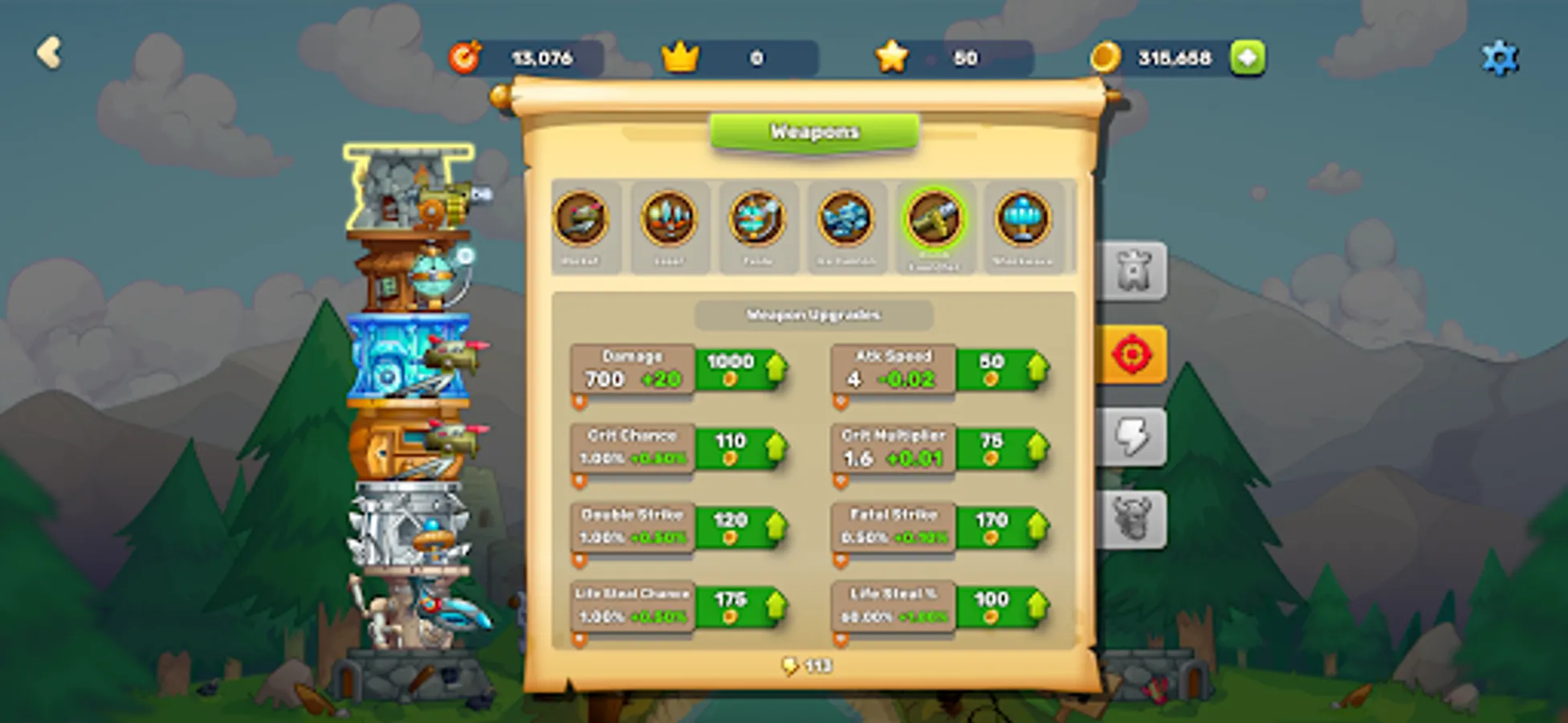Click the Weapon Upgrades header tab
The image size is (1568, 723).
814,314
